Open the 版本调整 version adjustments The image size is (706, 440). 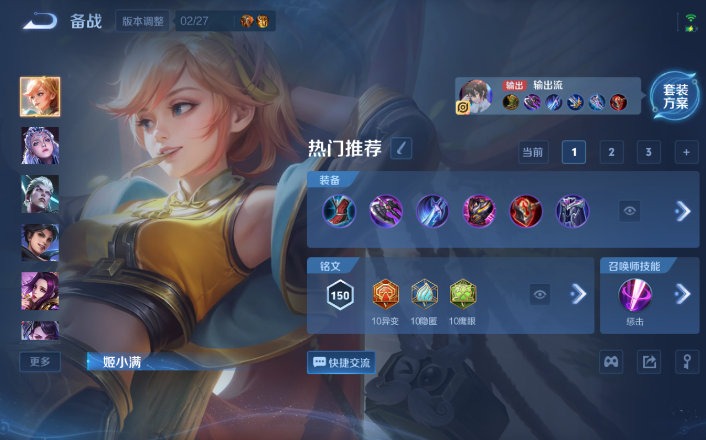(x=144, y=21)
